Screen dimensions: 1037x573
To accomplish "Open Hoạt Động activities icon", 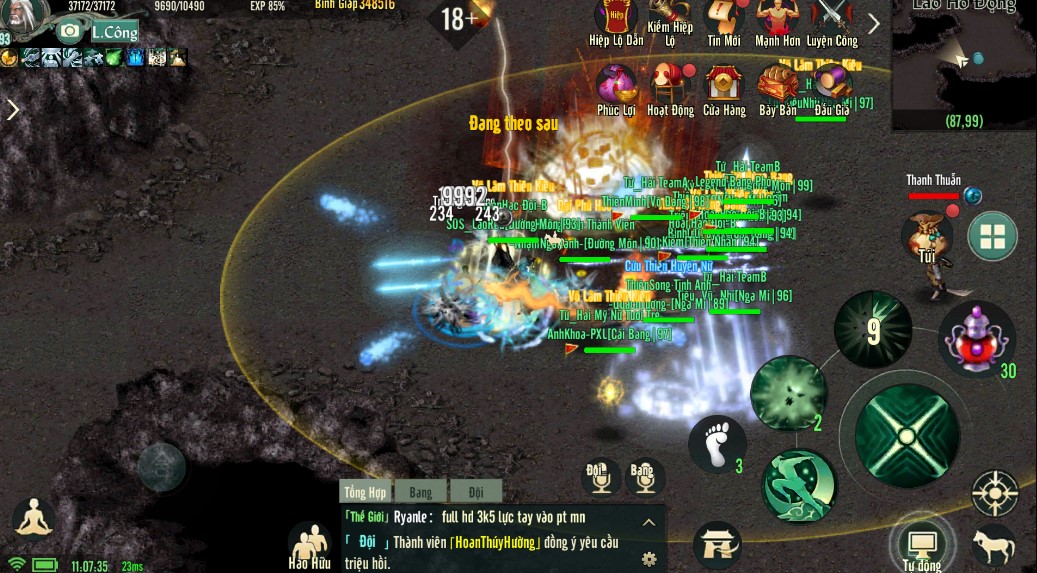I will click(x=670, y=84).
